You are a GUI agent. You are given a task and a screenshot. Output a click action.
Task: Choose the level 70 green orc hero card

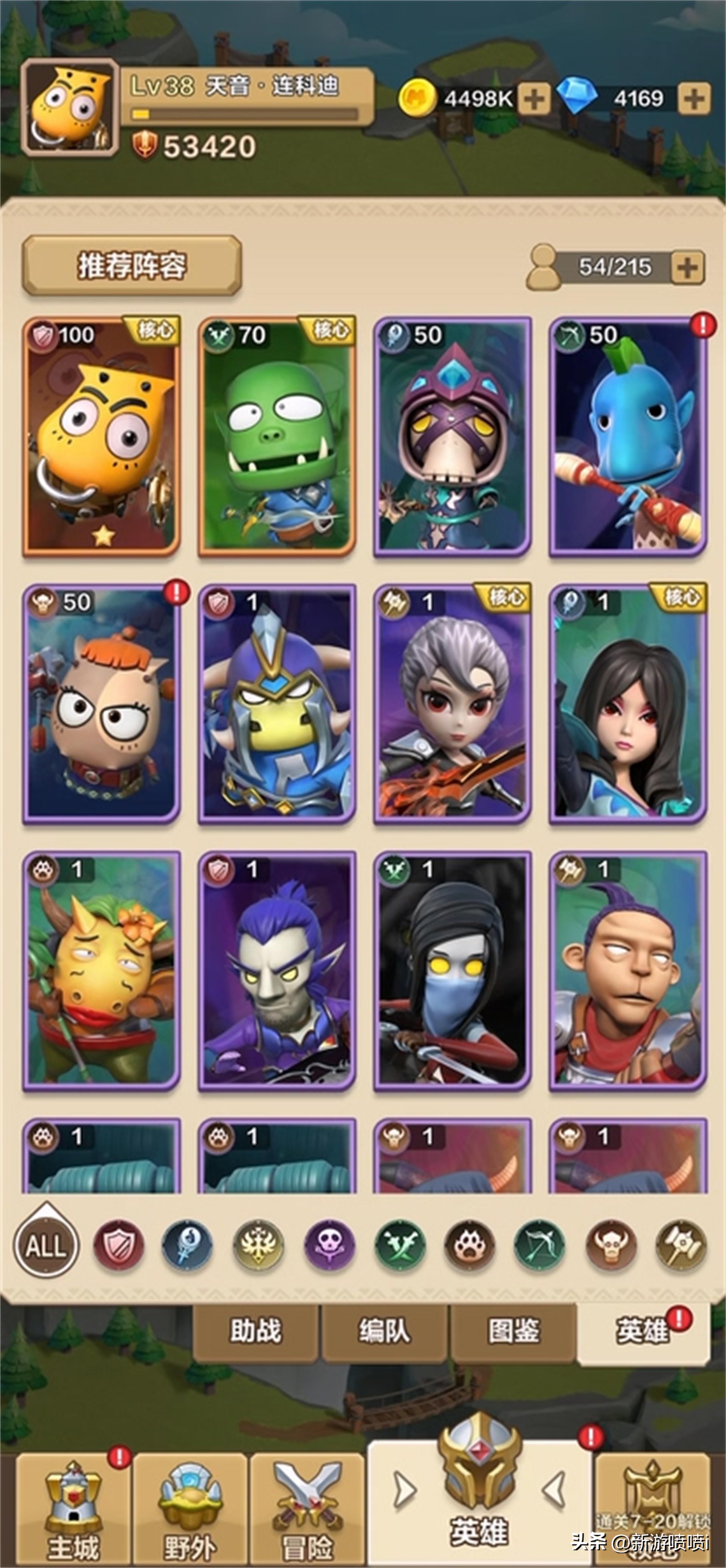click(277, 436)
